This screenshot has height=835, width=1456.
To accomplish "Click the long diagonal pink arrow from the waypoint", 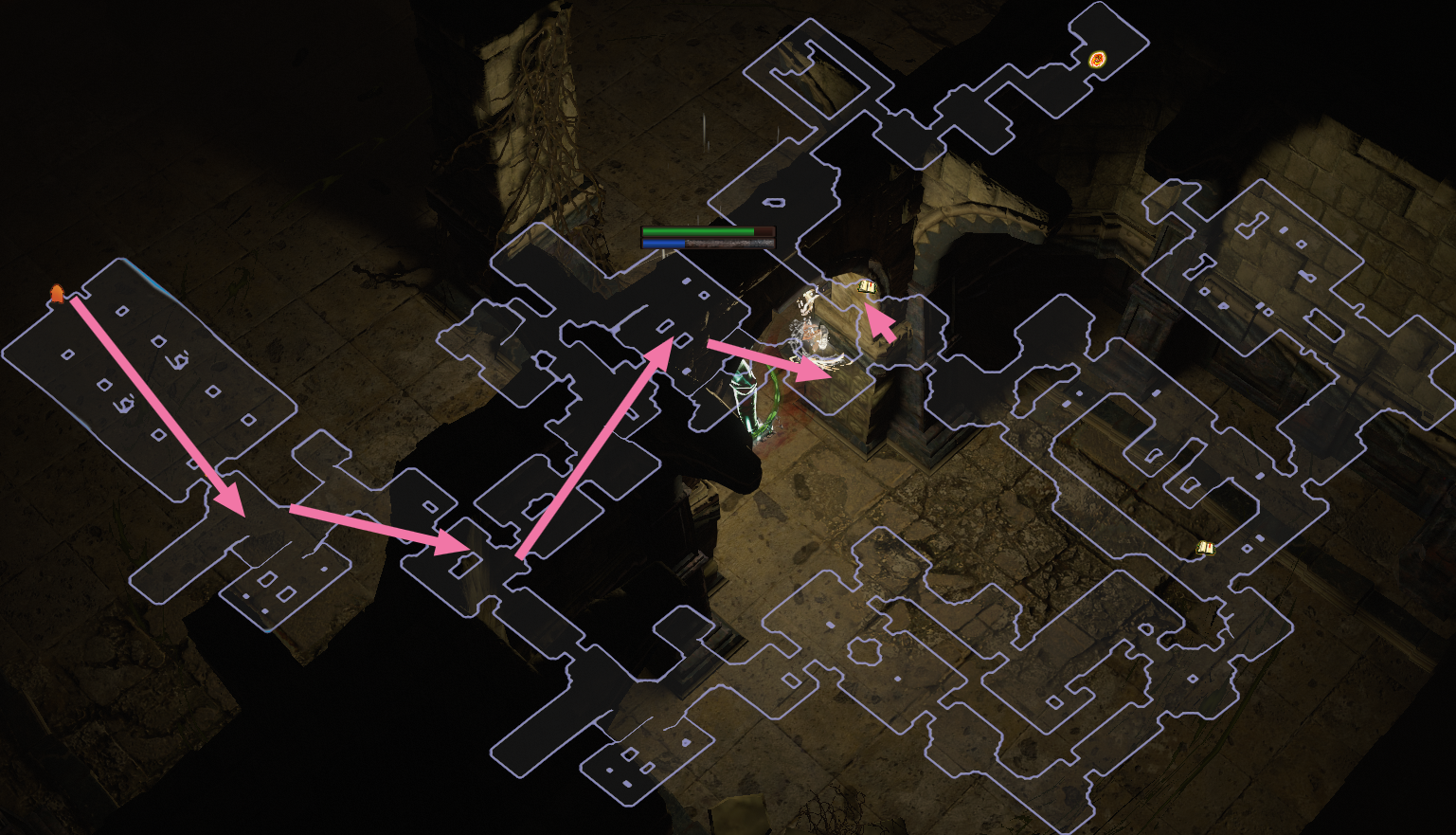I will pos(156,403).
